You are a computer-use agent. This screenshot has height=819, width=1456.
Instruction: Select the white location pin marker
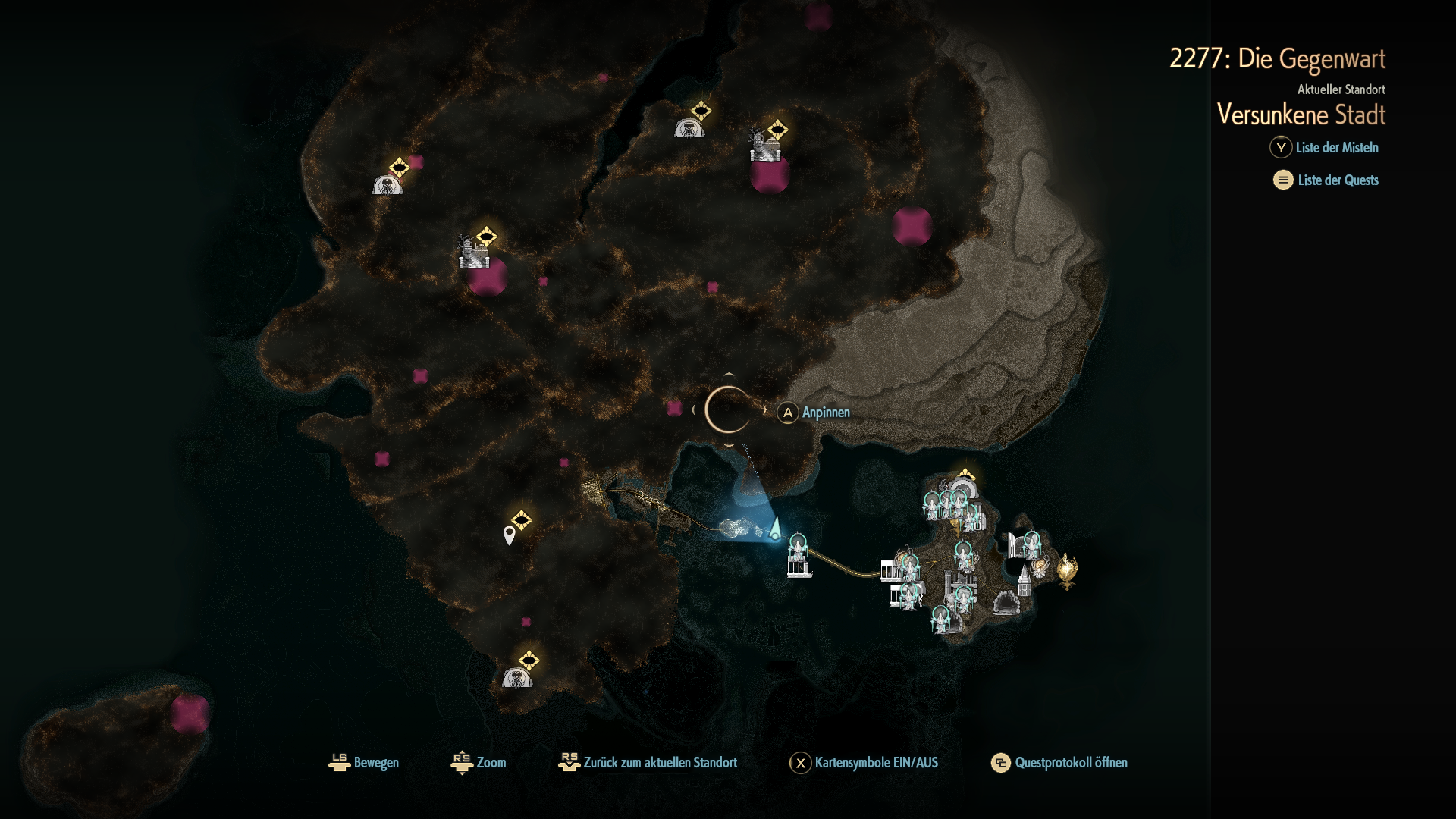(x=510, y=535)
